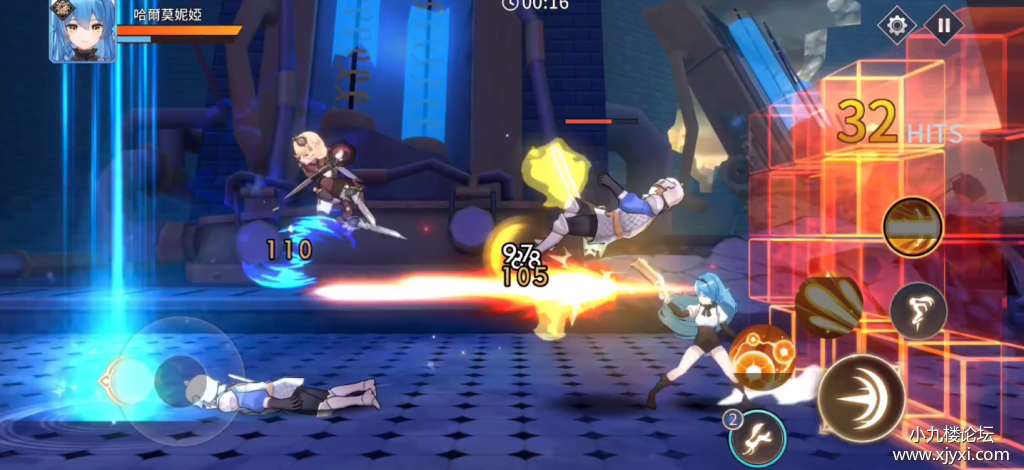The width and height of the screenshot is (1024, 470).
Task: Tap the large crescent slash attack button
Action: coord(861,397)
